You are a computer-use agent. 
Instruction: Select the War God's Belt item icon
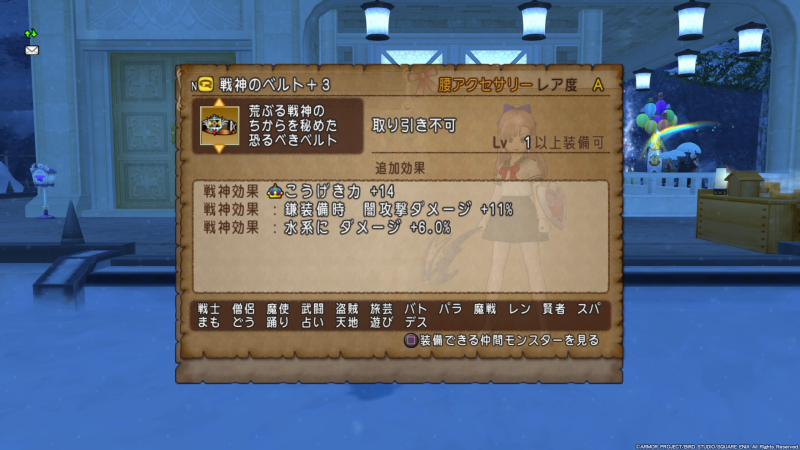[220, 125]
